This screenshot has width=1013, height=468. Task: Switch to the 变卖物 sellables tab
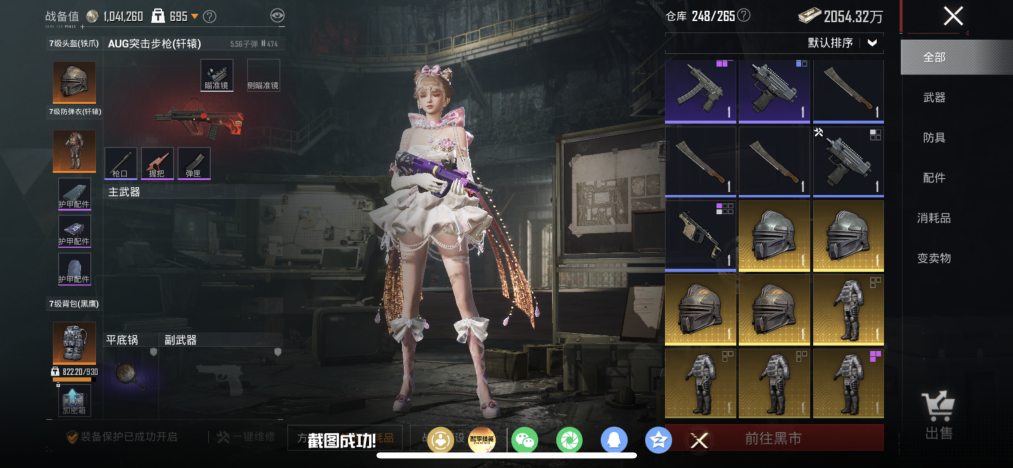tap(934, 257)
